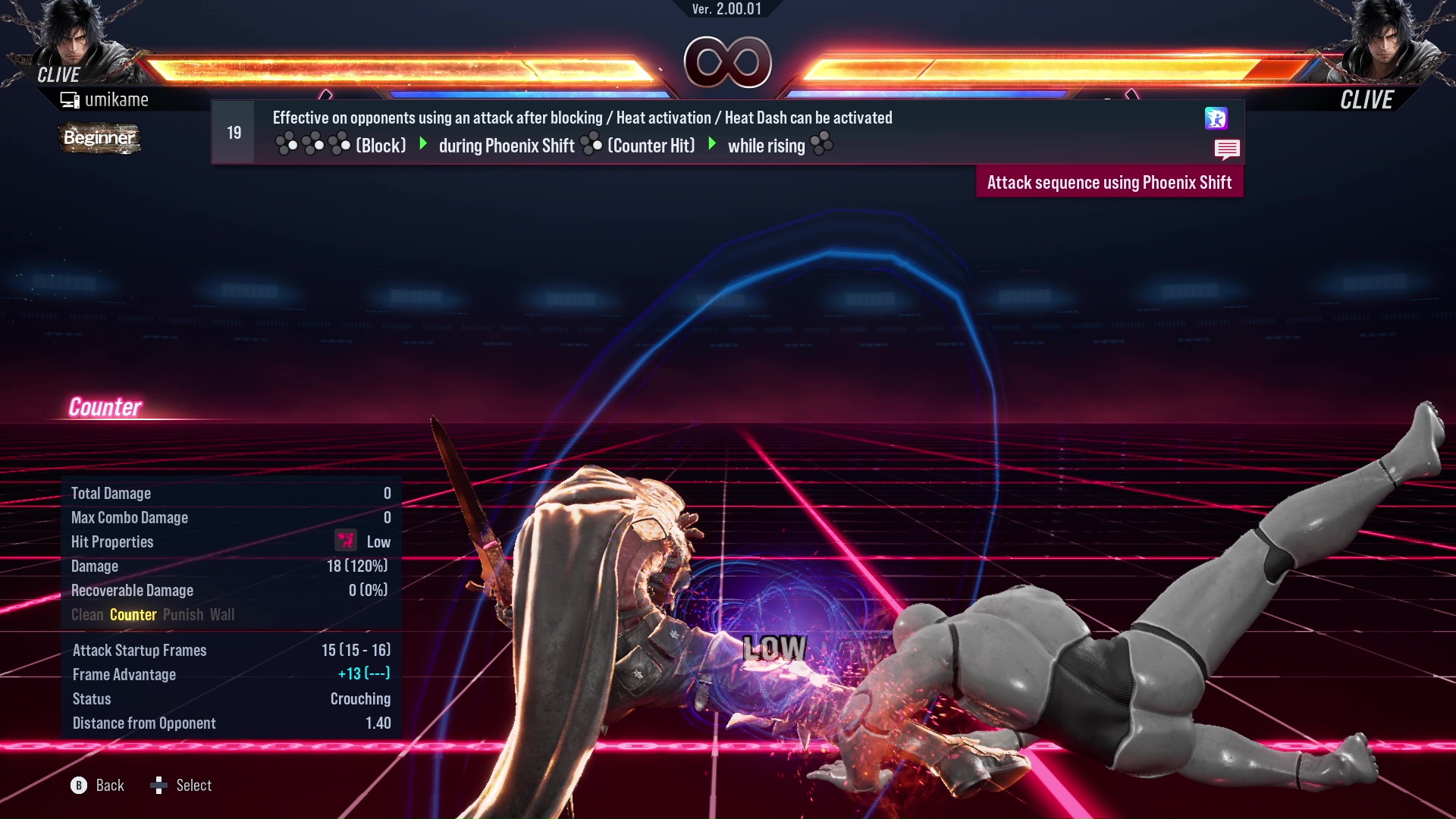
Task: Open the comment speech bubble icon
Action: coord(1228,149)
